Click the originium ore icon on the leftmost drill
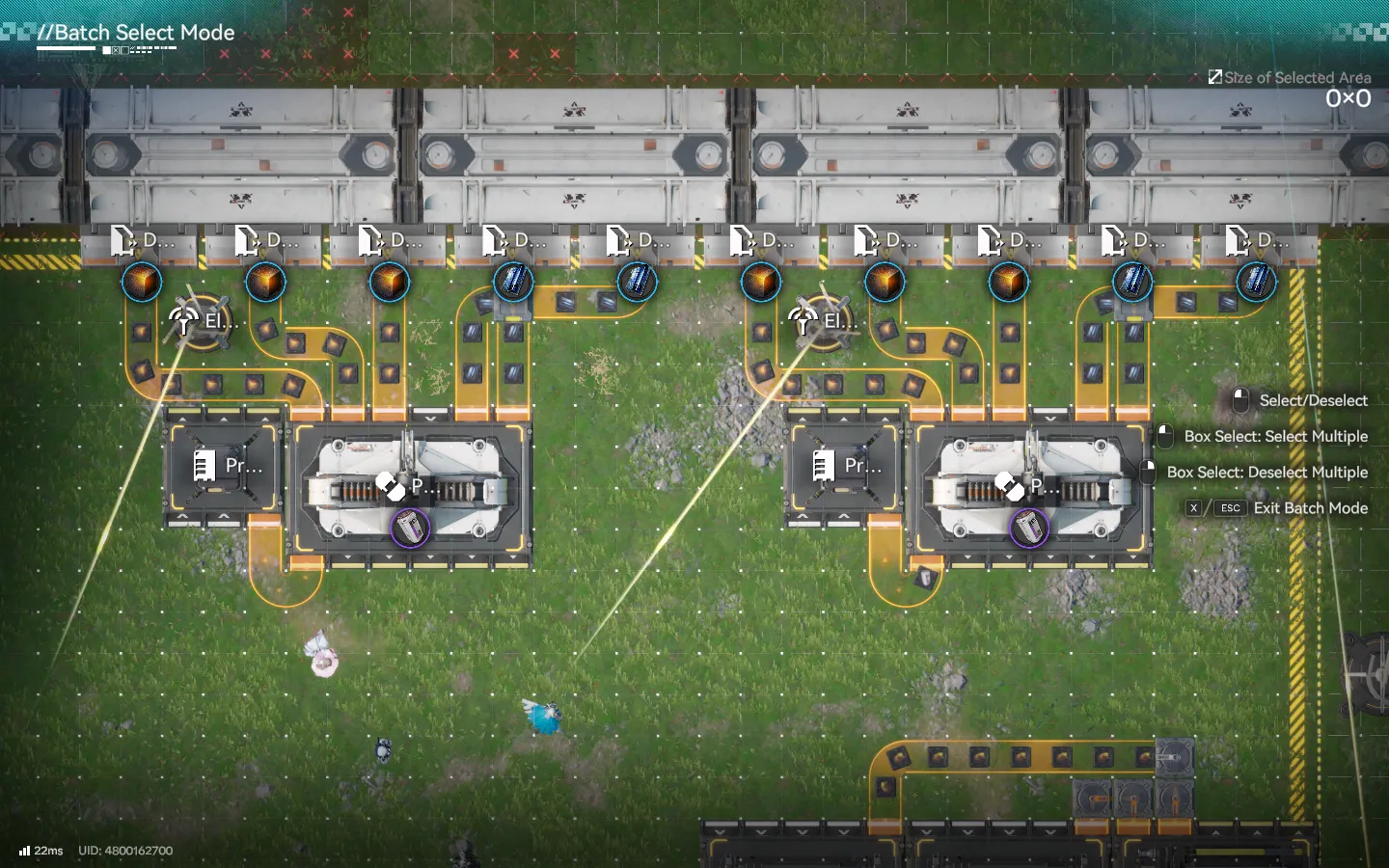This screenshot has height=868, width=1389. [142, 281]
